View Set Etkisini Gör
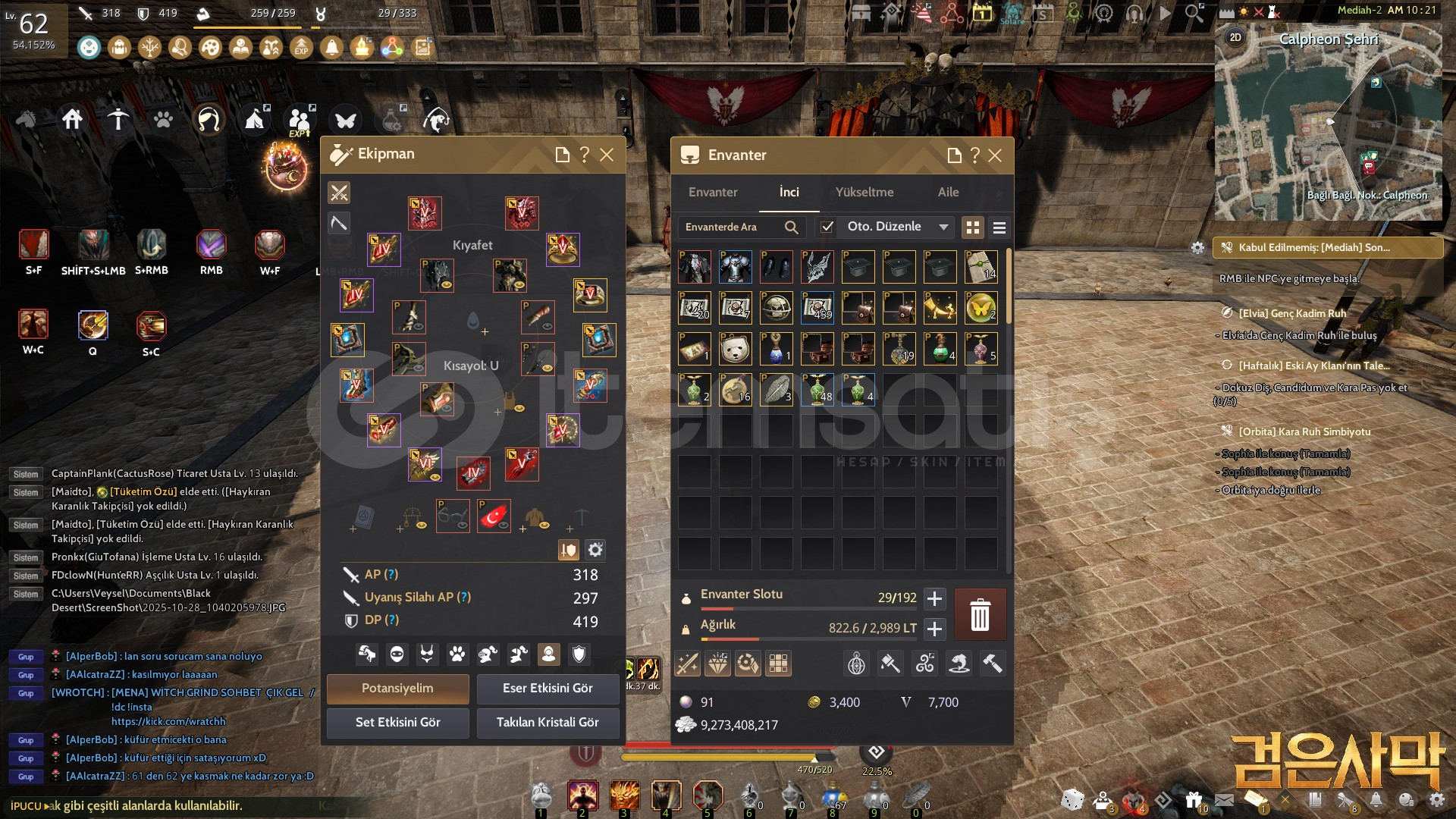Image resolution: width=1456 pixels, height=819 pixels. tap(397, 723)
